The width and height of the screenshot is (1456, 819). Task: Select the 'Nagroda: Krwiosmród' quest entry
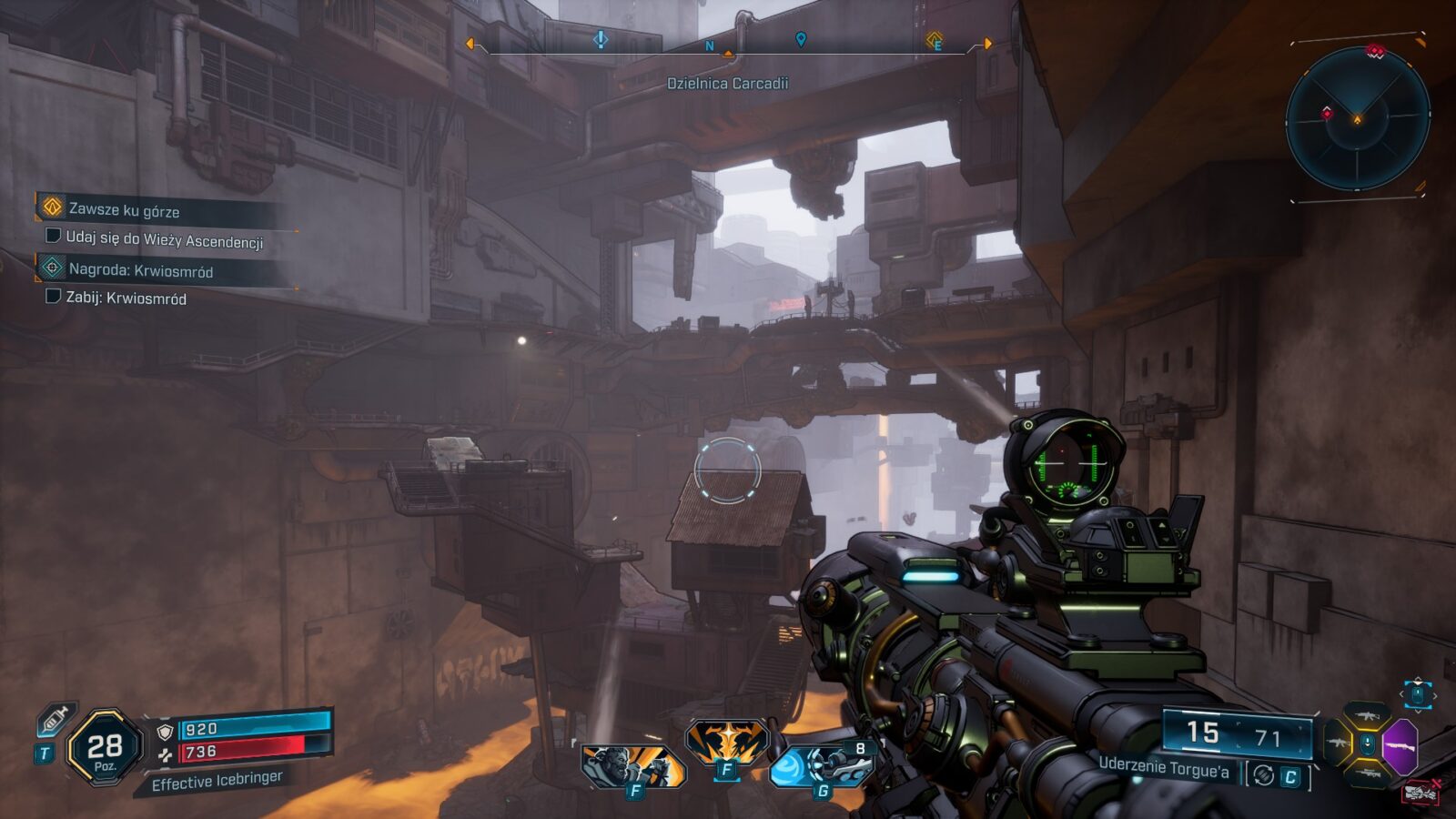point(140,270)
